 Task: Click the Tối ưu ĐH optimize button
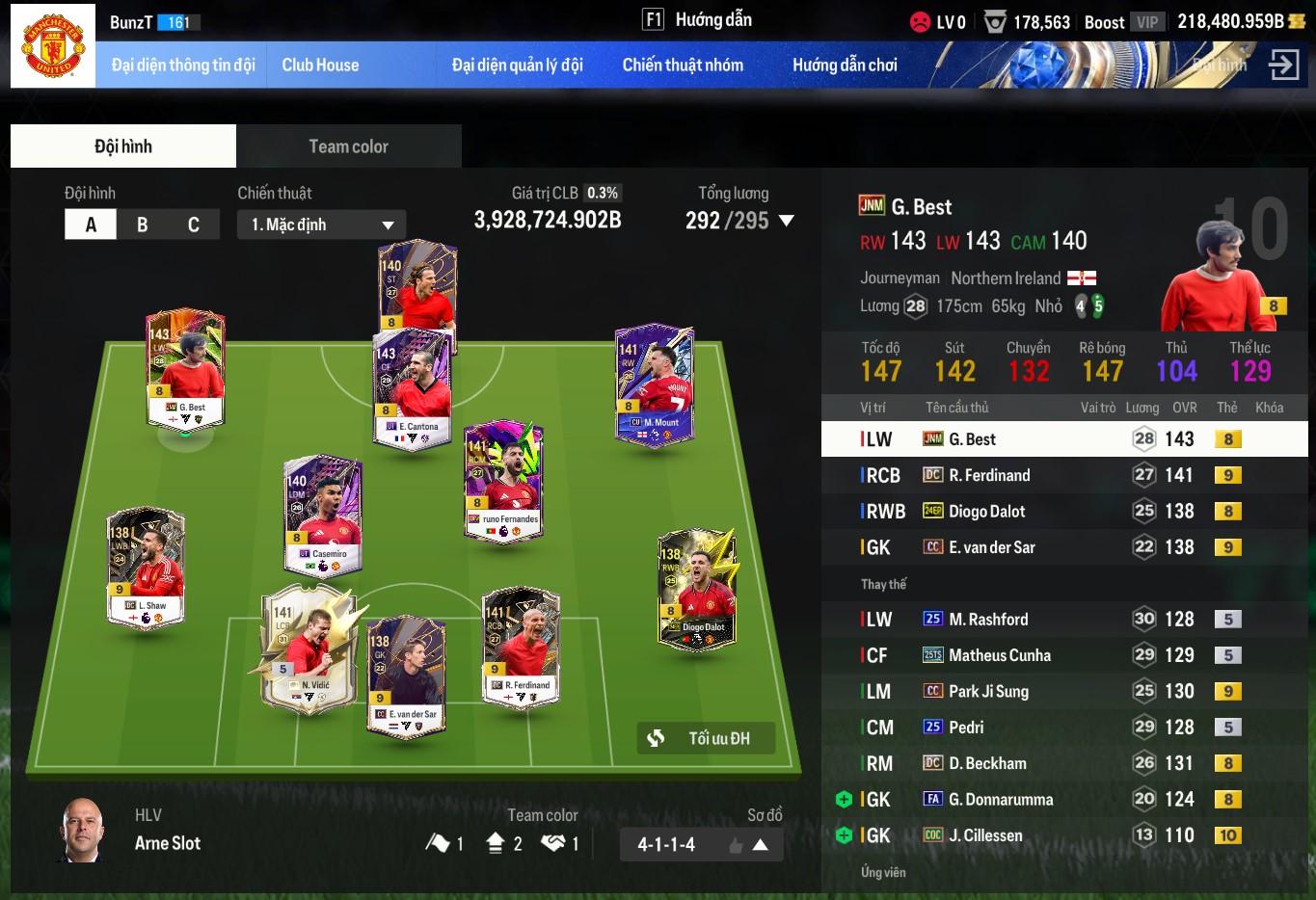click(x=706, y=738)
